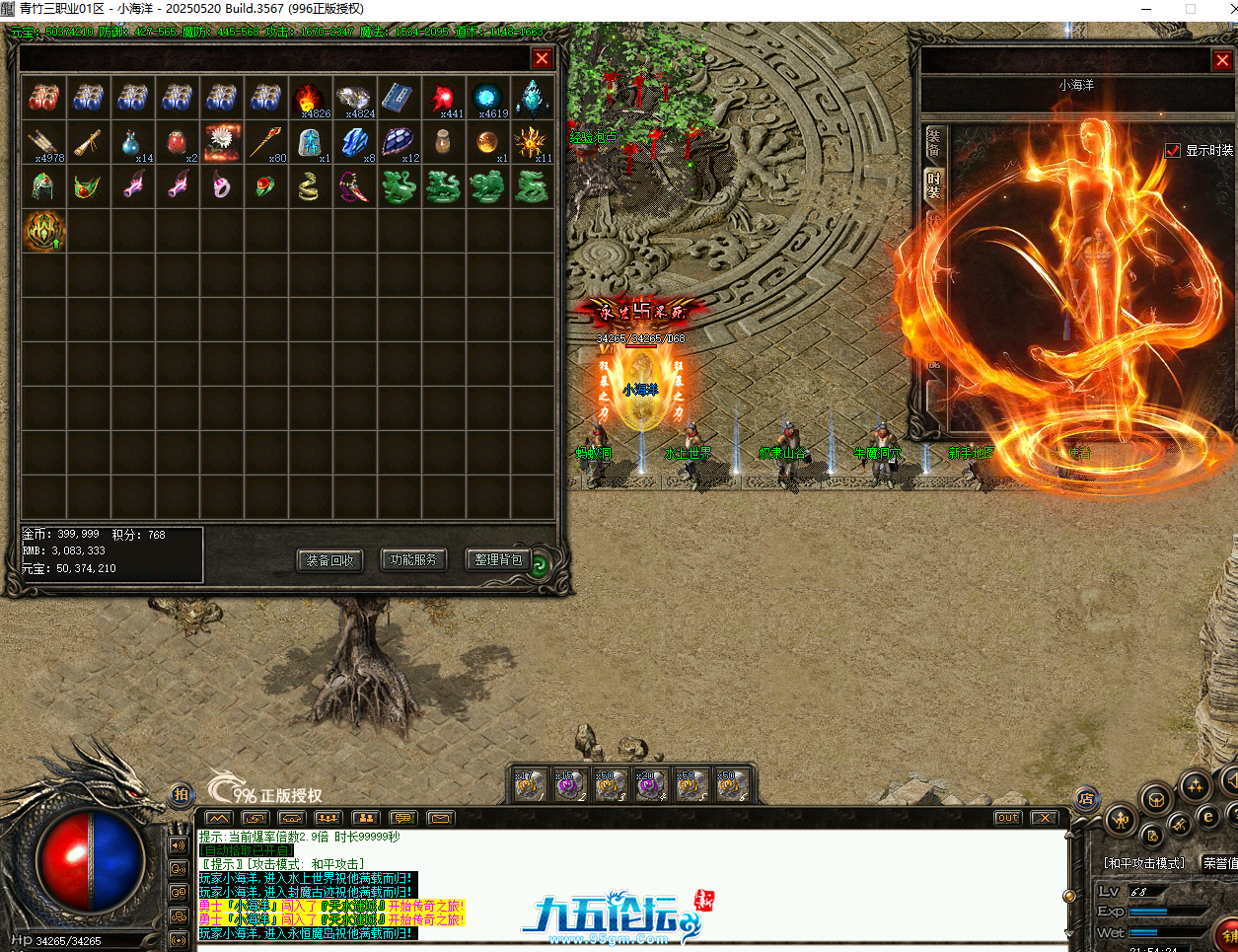The width and height of the screenshot is (1238, 952).
Task: Select the white flower item slot
Action: pos(221,142)
